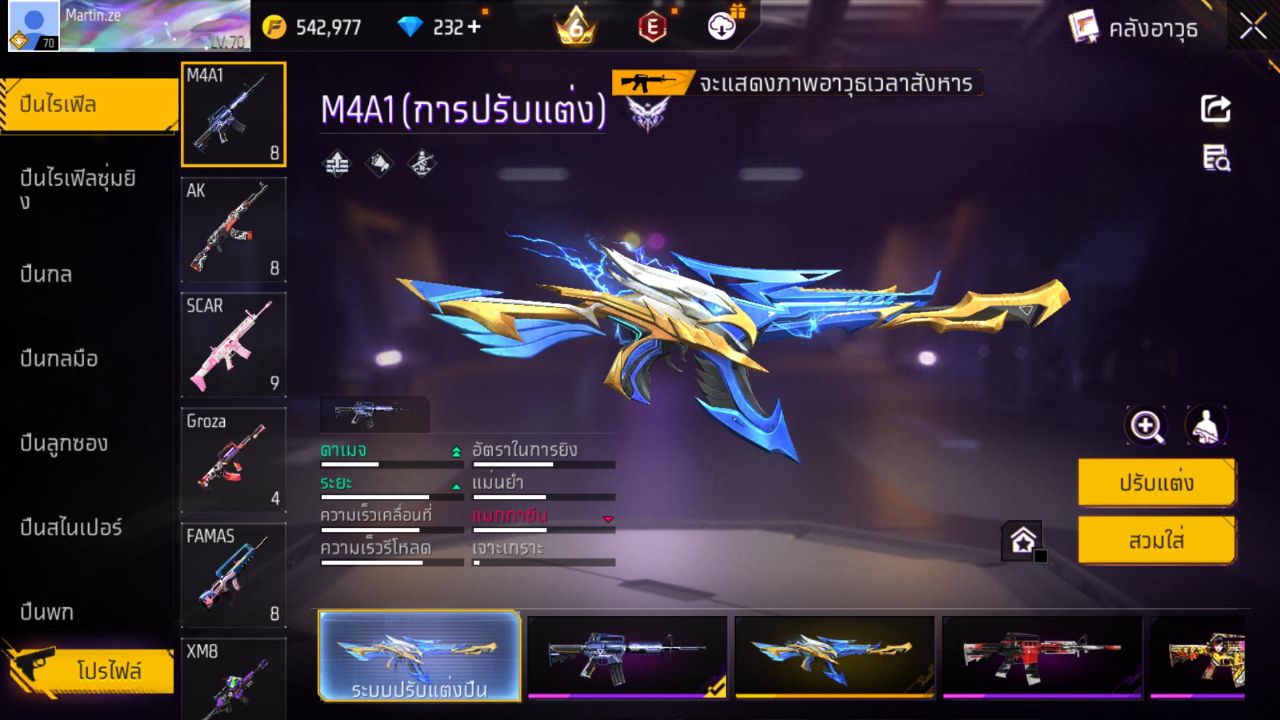Click the soldier diamond icon under the weapon name
This screenshot has height=720, width=1280.
421,163
